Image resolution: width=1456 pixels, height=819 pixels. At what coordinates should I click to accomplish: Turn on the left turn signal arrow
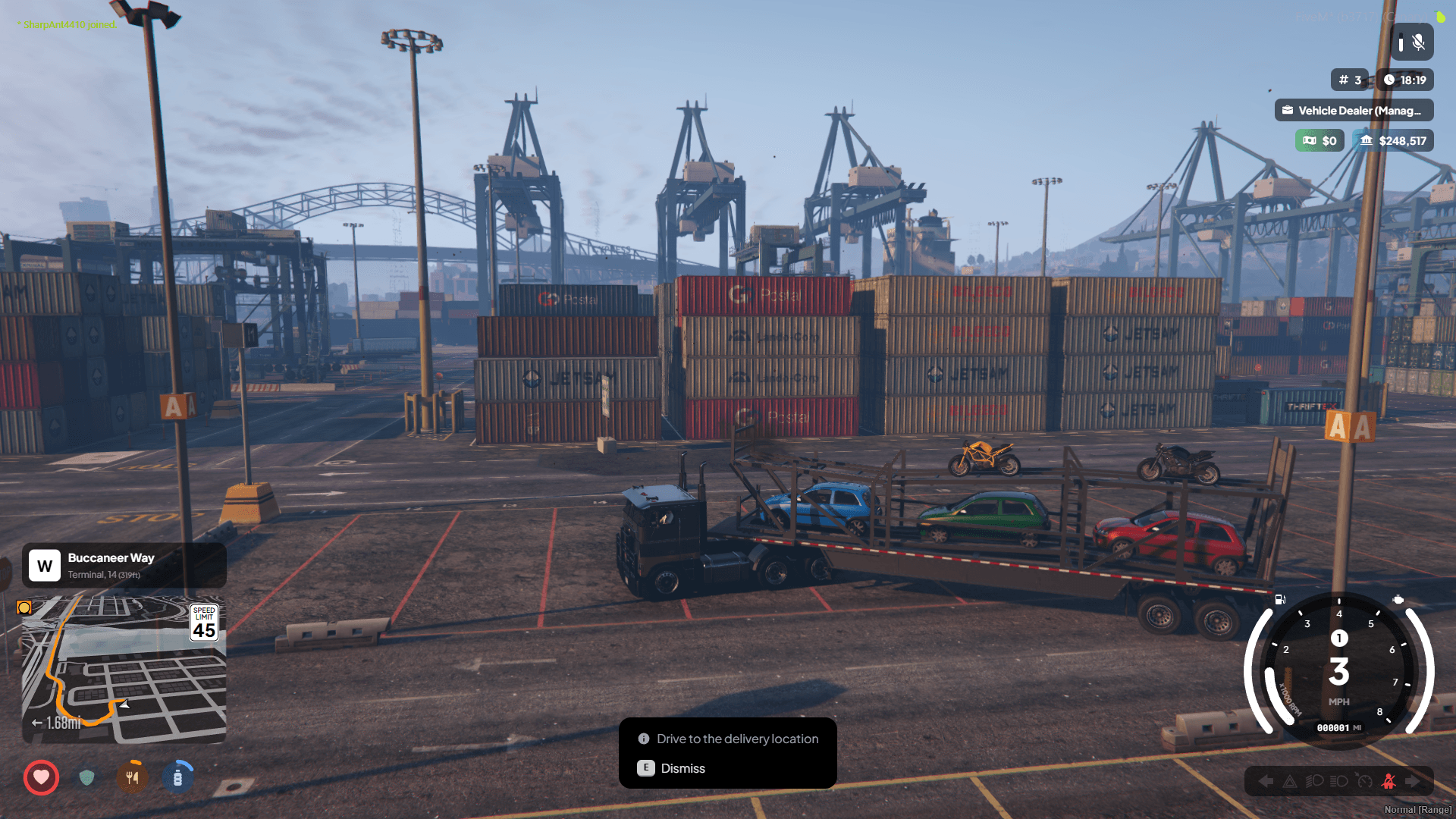[x=1265, y=781]
